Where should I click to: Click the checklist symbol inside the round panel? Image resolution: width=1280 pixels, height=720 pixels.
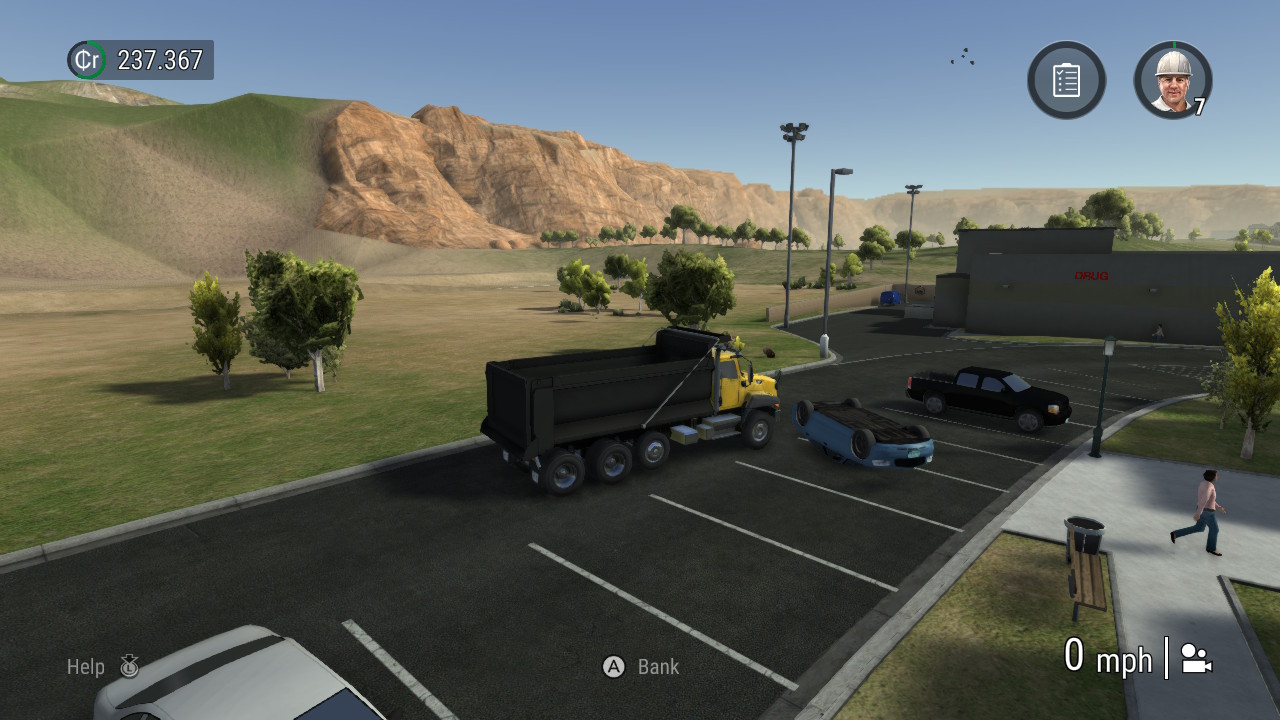(x=1066, y=81)
